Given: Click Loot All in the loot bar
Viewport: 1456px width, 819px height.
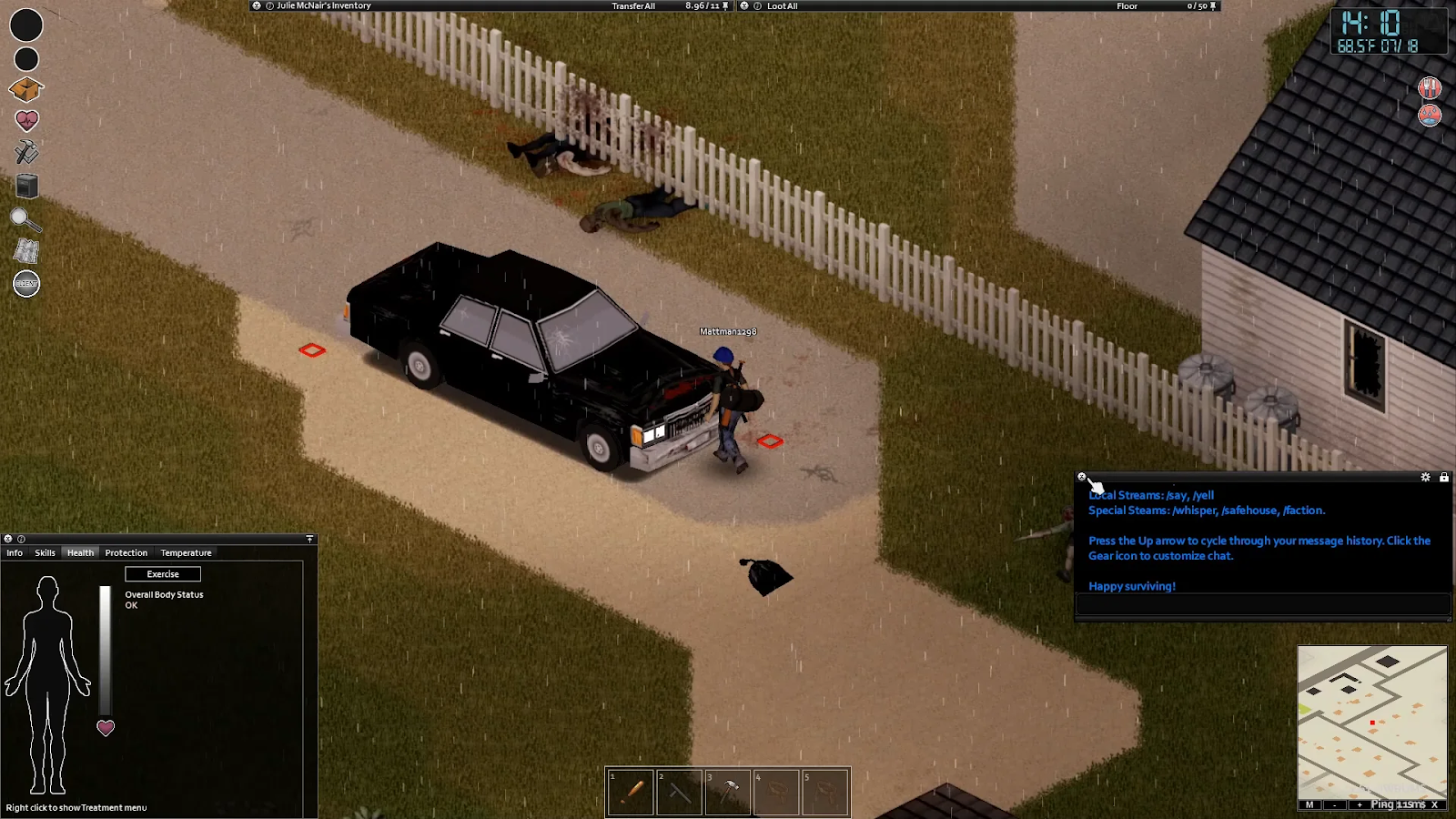Looking at the screenshot, I should point(782,6).
